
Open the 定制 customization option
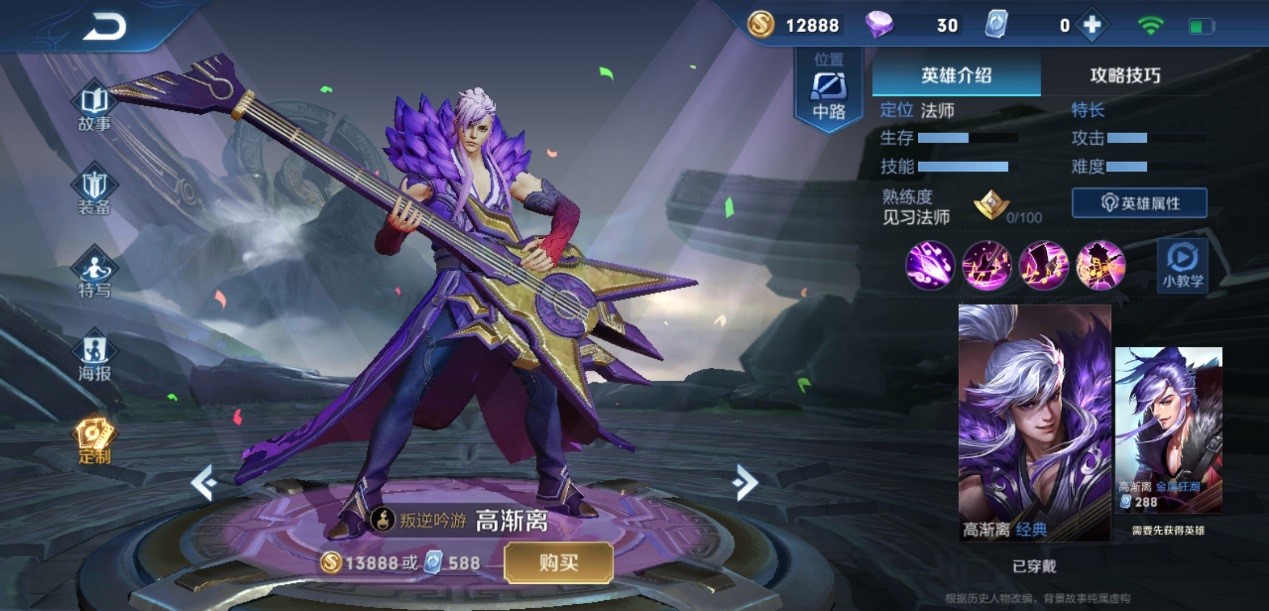tap(95, 441)
